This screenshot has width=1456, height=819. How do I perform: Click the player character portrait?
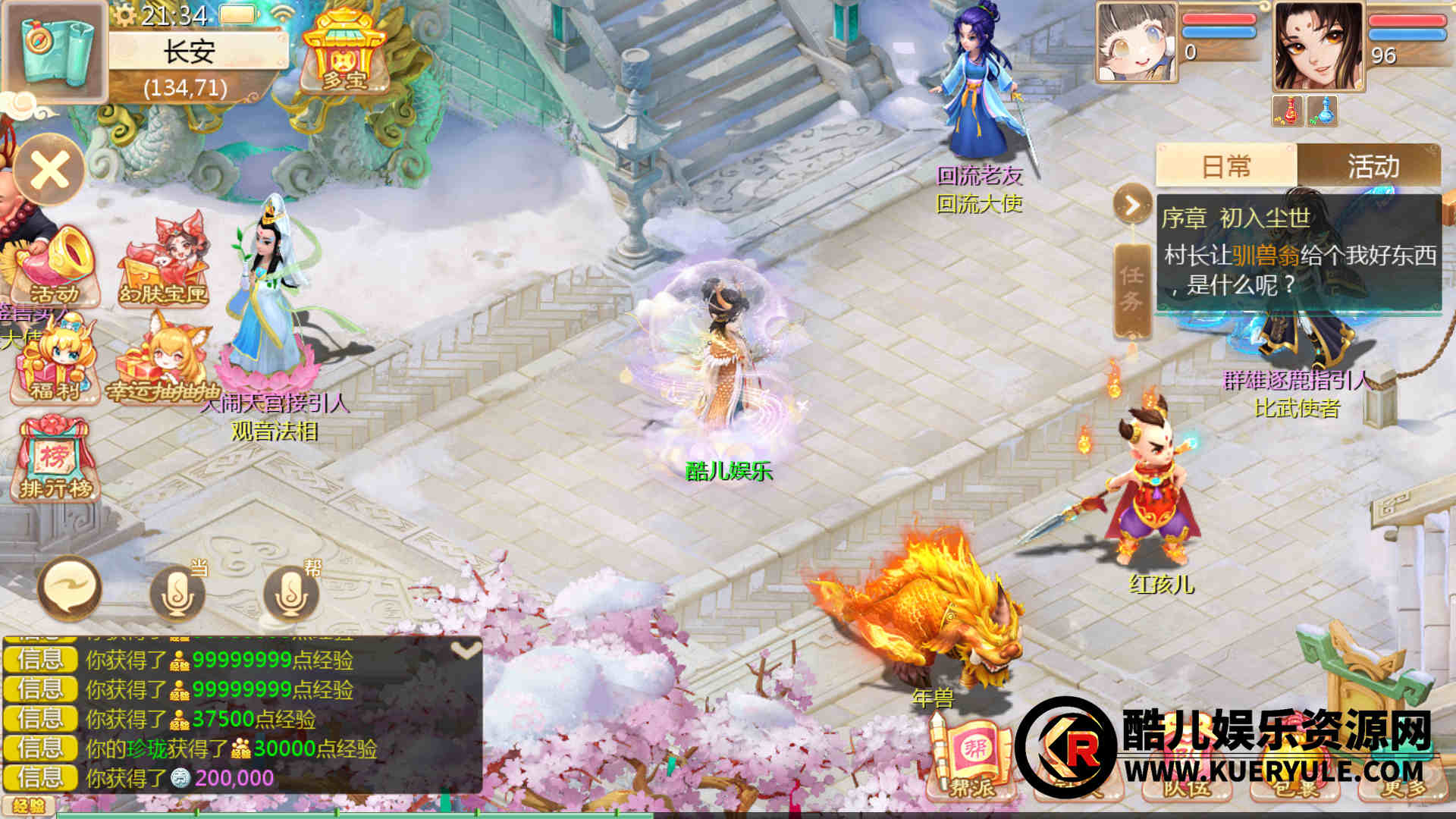click(x=1318, y=47)
